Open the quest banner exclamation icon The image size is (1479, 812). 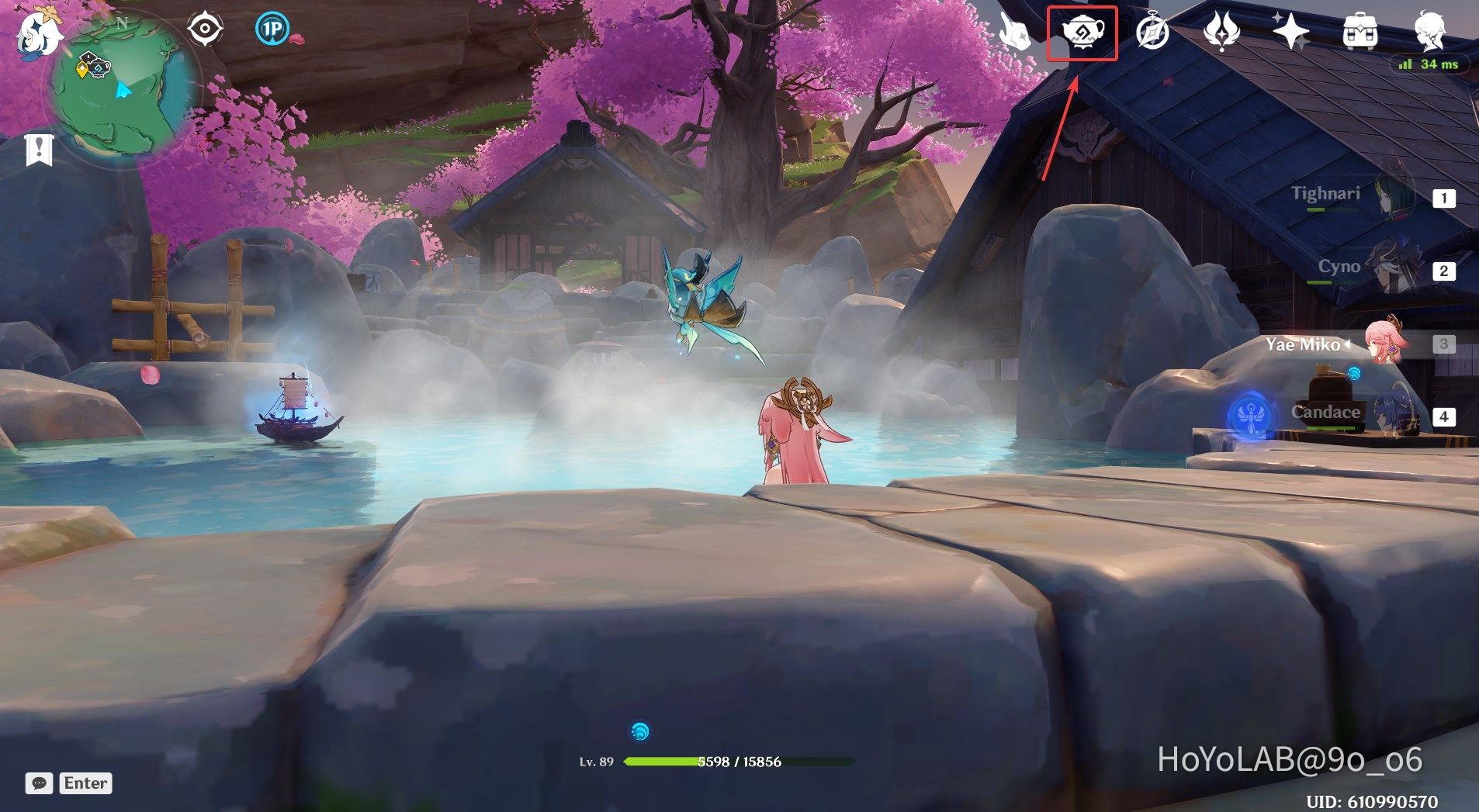pos(40,146)
